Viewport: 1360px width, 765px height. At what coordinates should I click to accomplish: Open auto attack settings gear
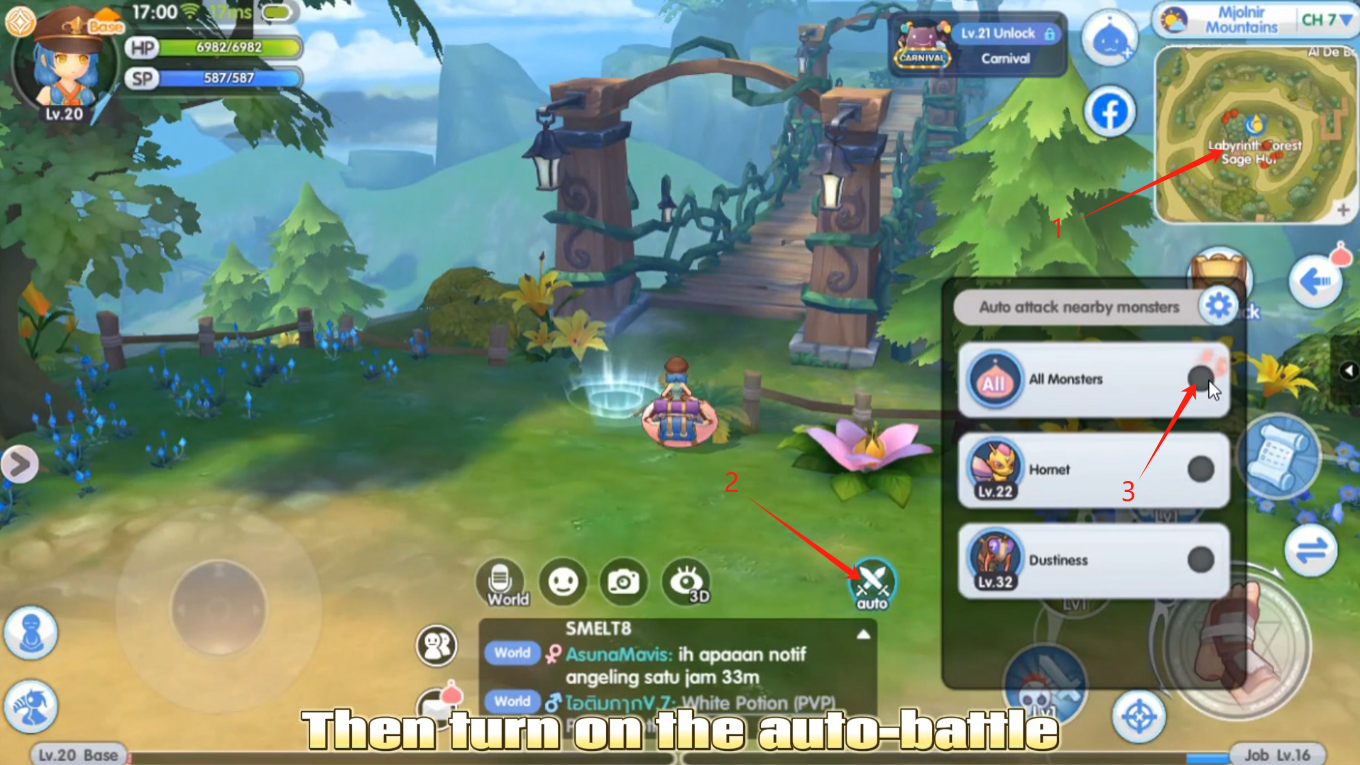[x=1218, y=306]
